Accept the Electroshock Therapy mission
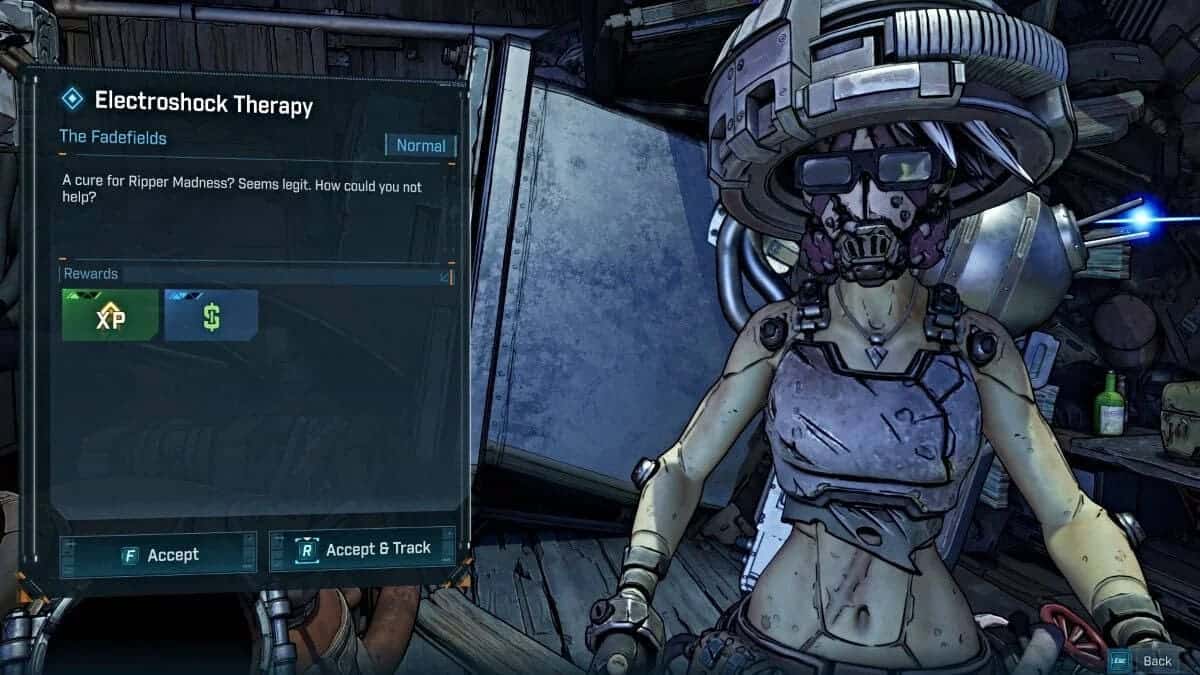This screenshot has width=1200, height=675. pos(158,554)
